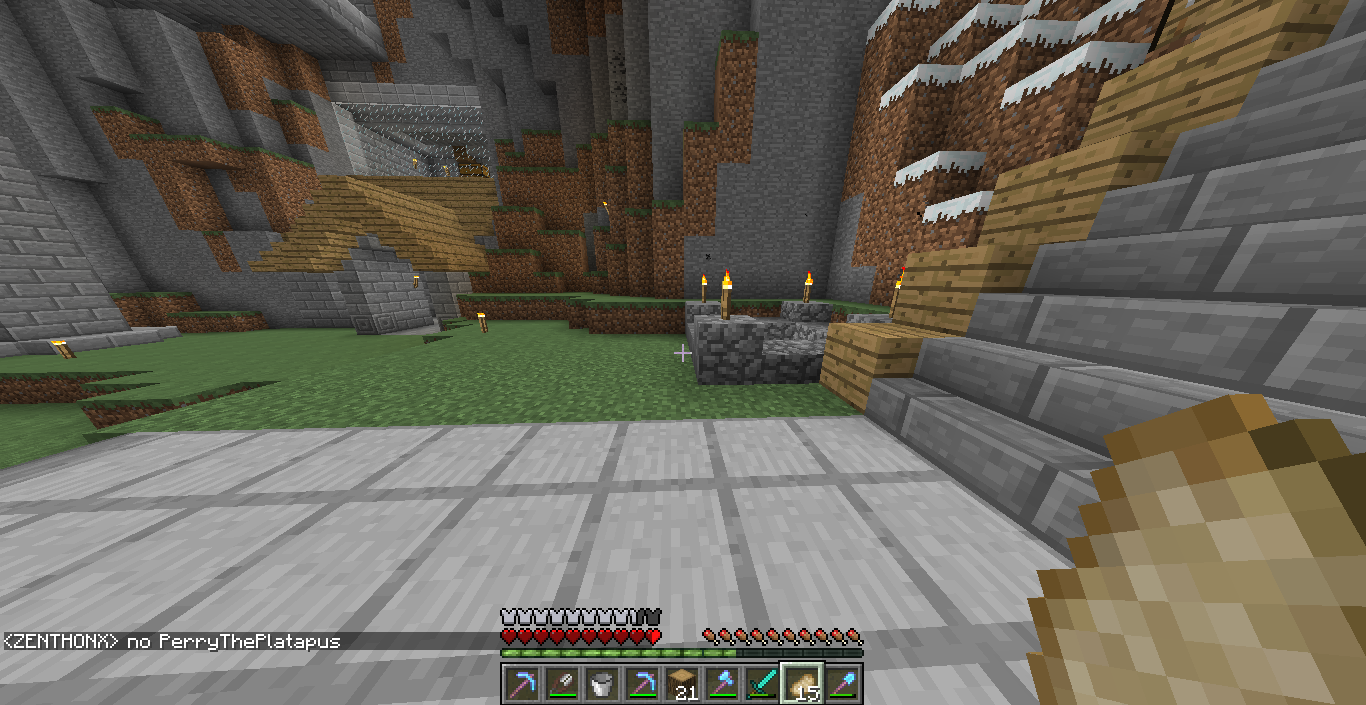The image size is (1366, 705).
Task: Equip the diamond axe from the hotbar
Action: (721, 683)
